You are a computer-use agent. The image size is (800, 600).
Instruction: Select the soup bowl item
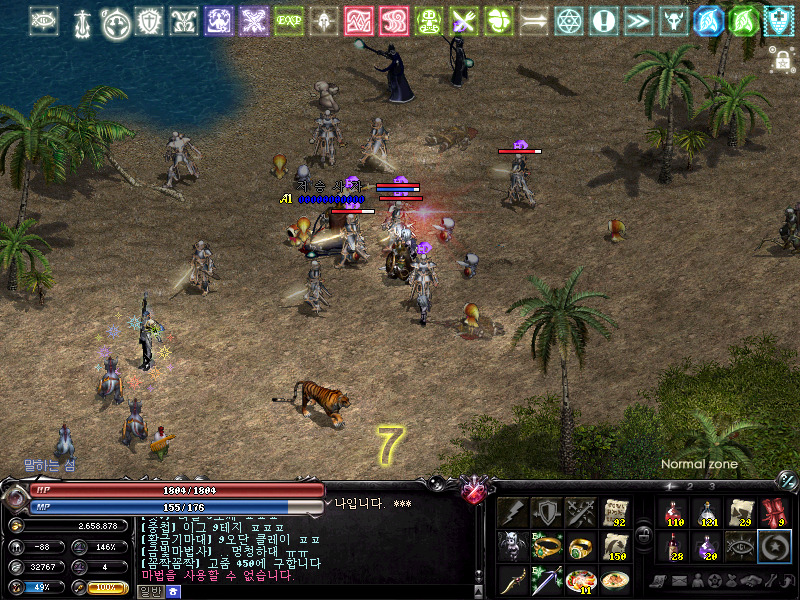[615, 581]
